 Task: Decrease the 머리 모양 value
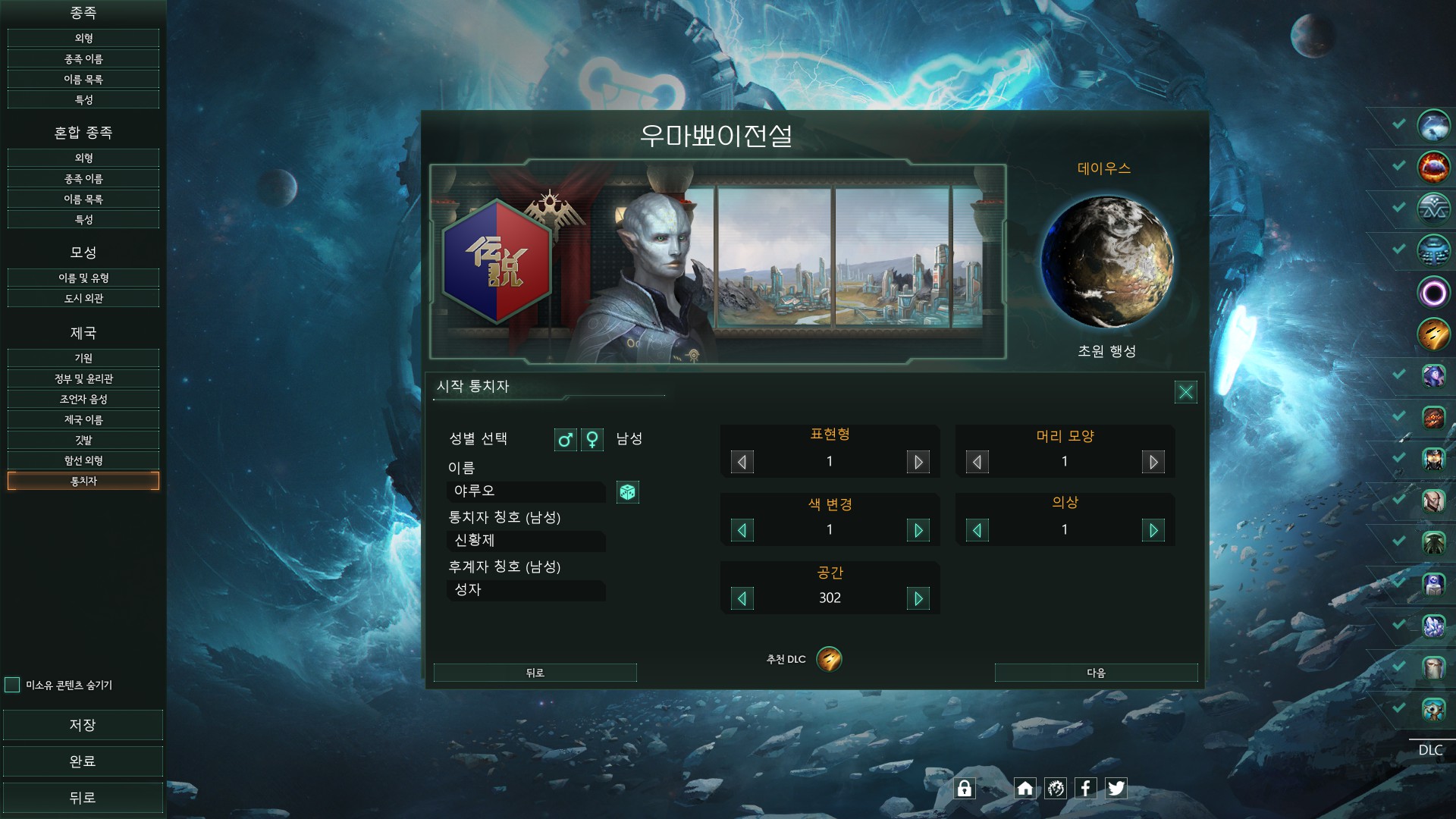click(977, 462)
